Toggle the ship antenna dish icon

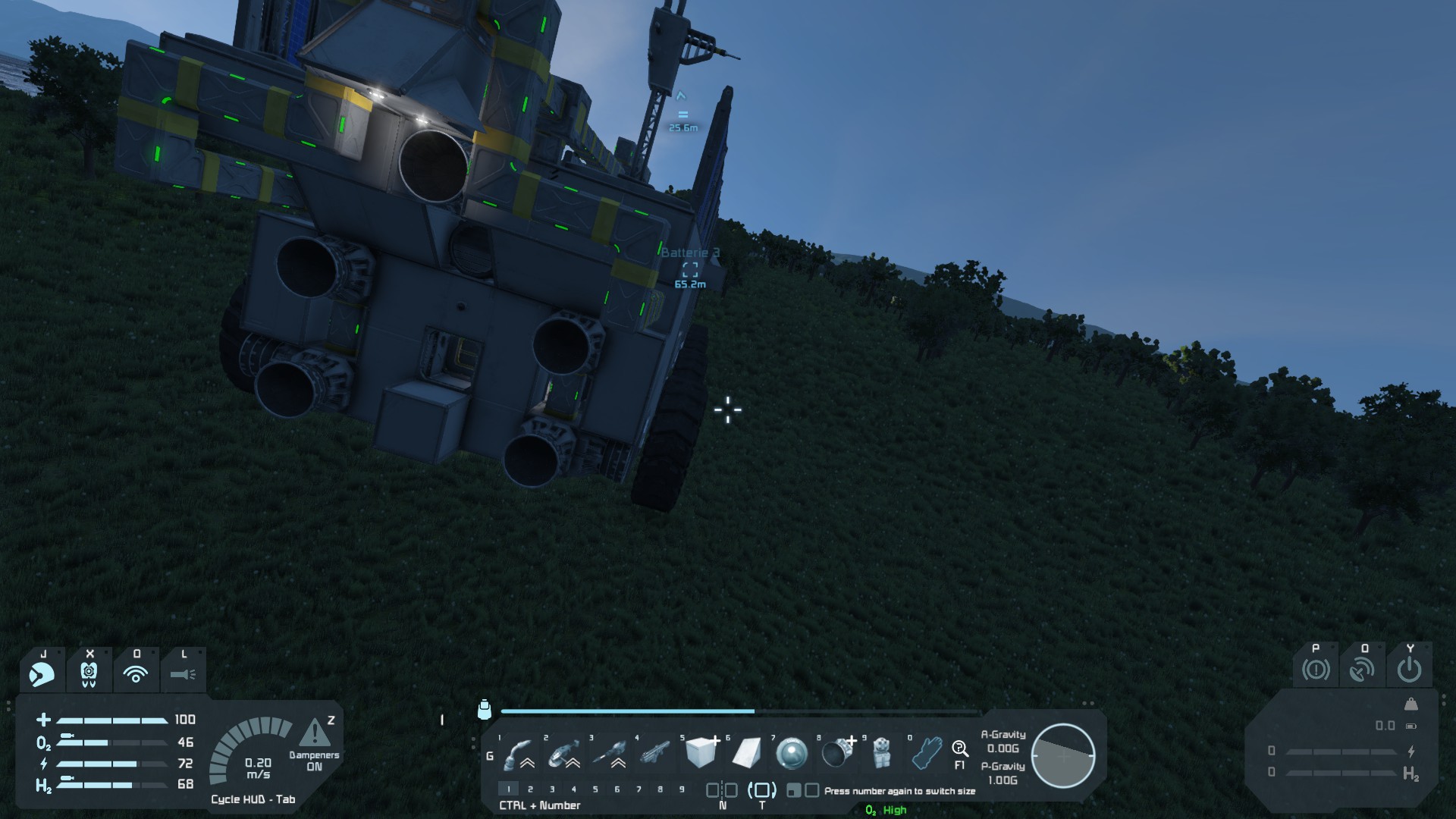(x=1363, y=670)
